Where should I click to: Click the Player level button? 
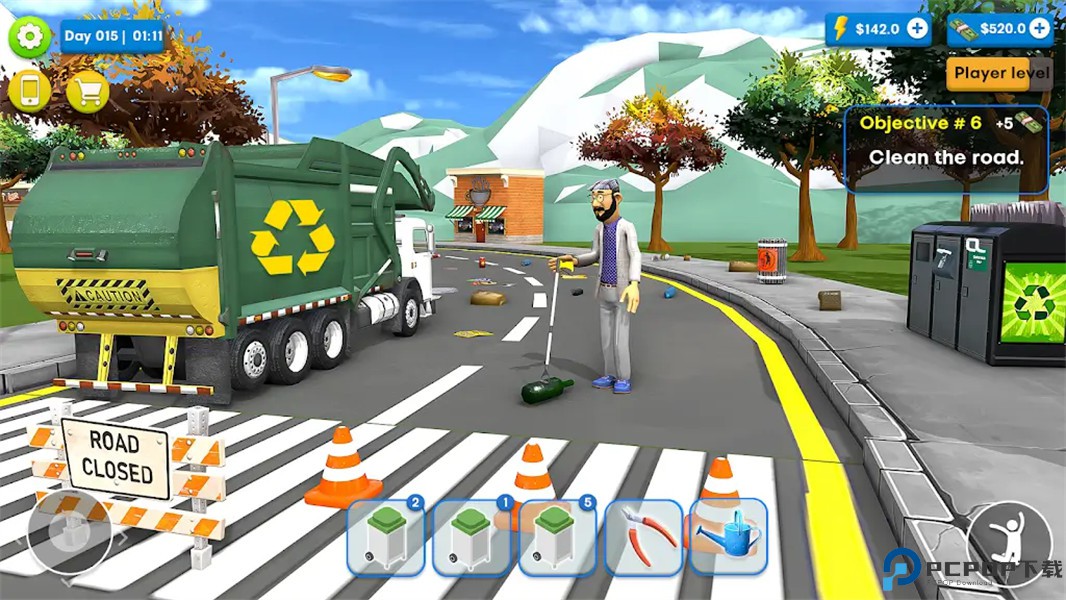coord(999,73)
